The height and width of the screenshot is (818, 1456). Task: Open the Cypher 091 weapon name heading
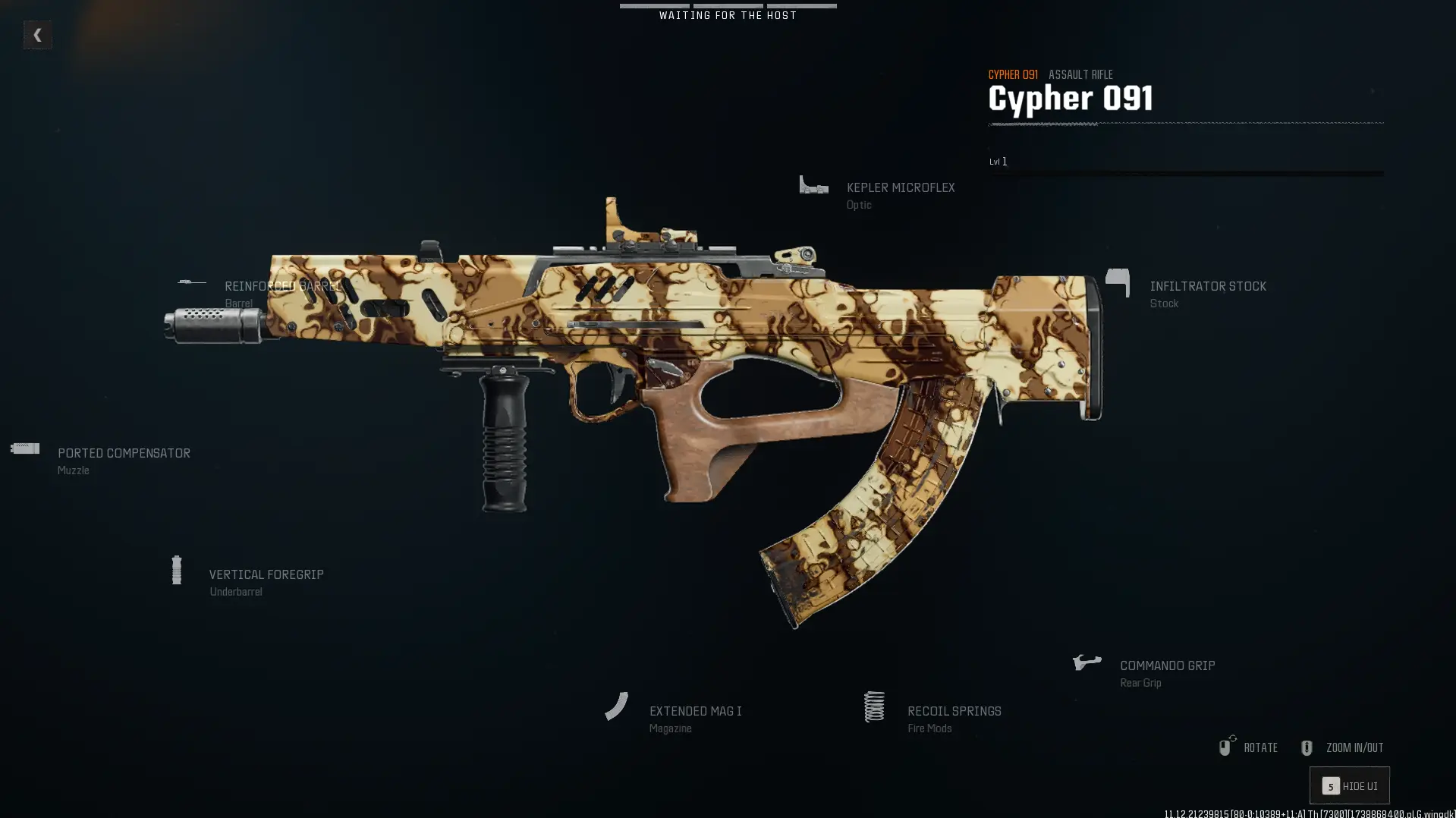1070,97
